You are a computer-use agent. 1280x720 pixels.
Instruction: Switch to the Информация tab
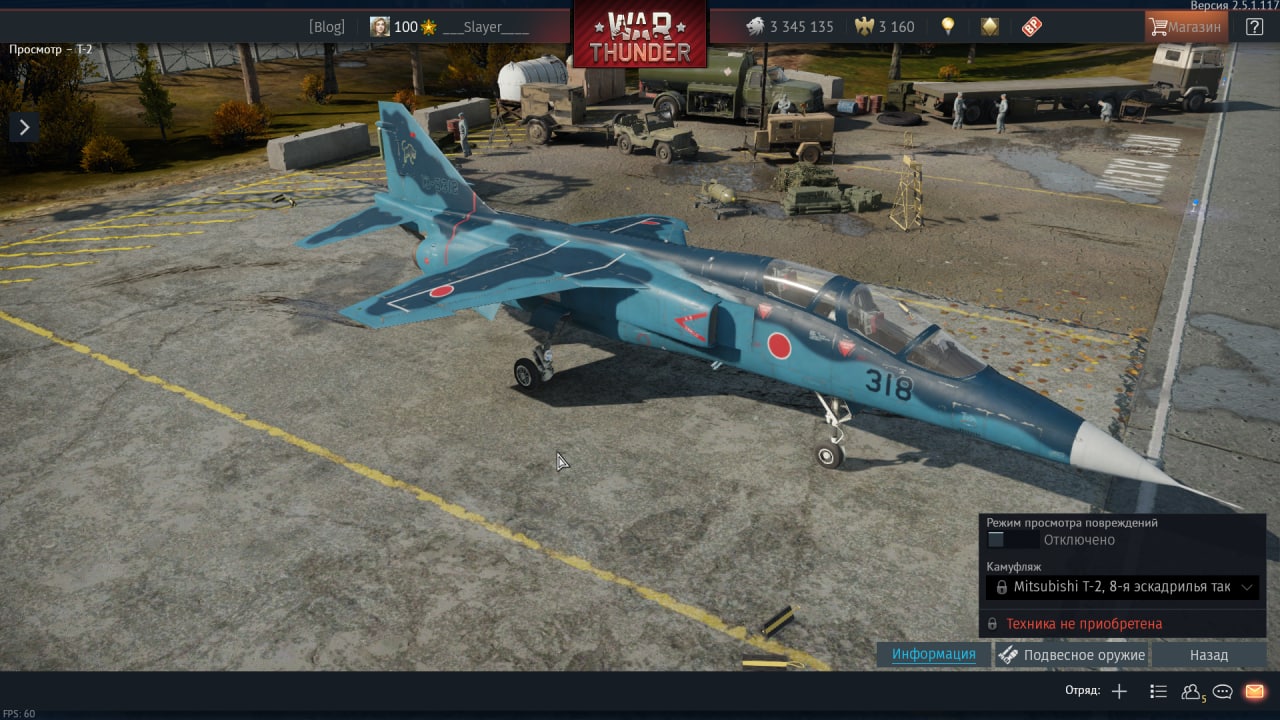[x=933, y=654]
